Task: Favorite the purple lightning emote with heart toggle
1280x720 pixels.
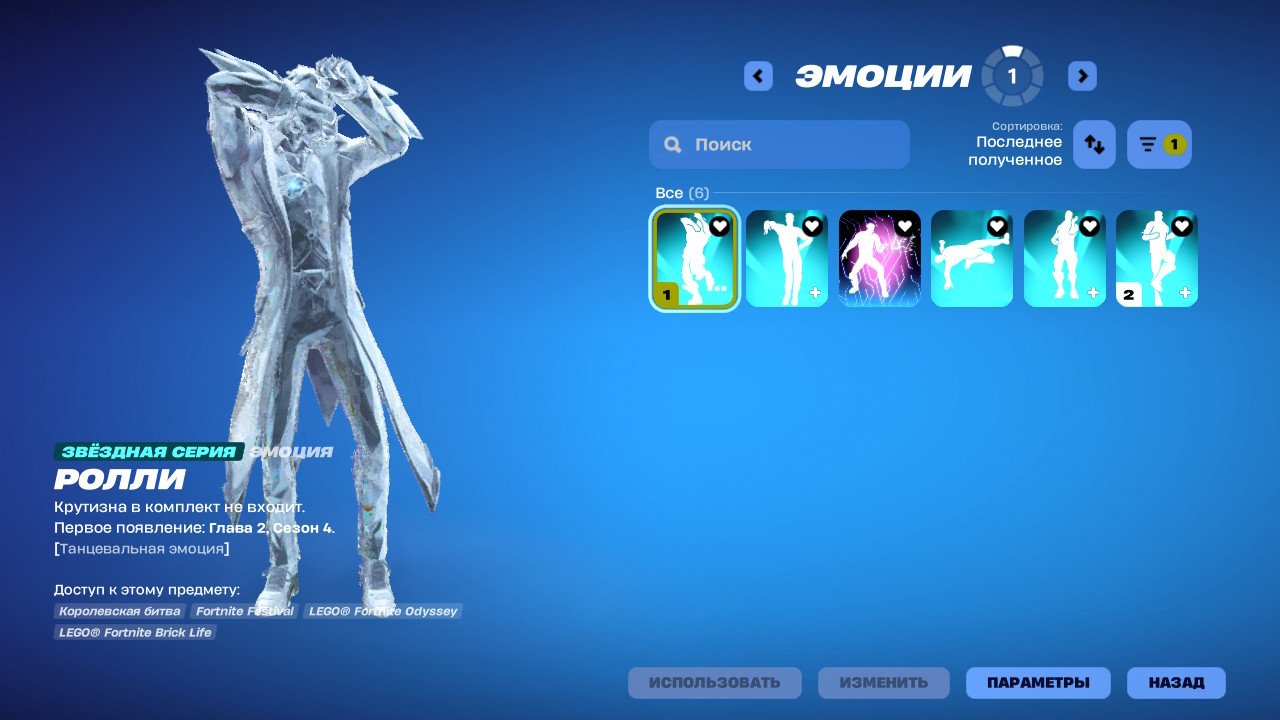Action: click(x=904, y=226)
